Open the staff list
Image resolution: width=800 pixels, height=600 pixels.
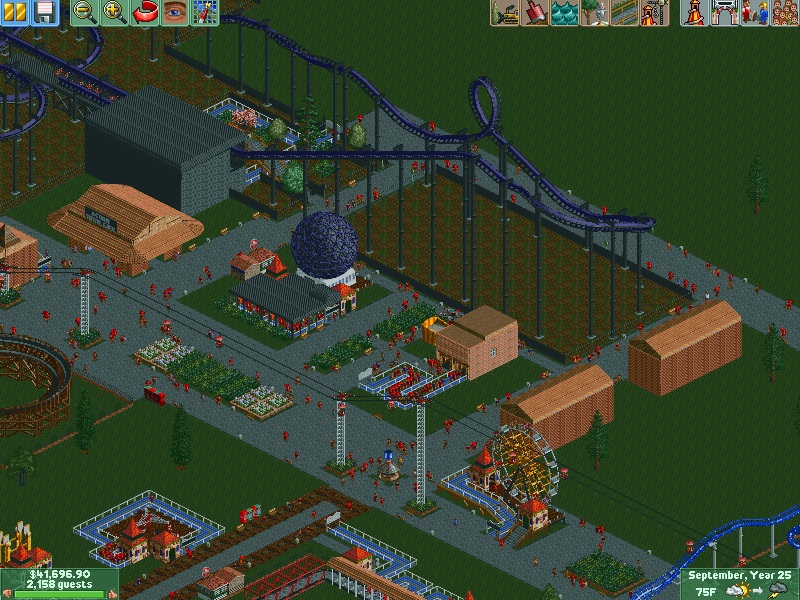coord(752,13)
